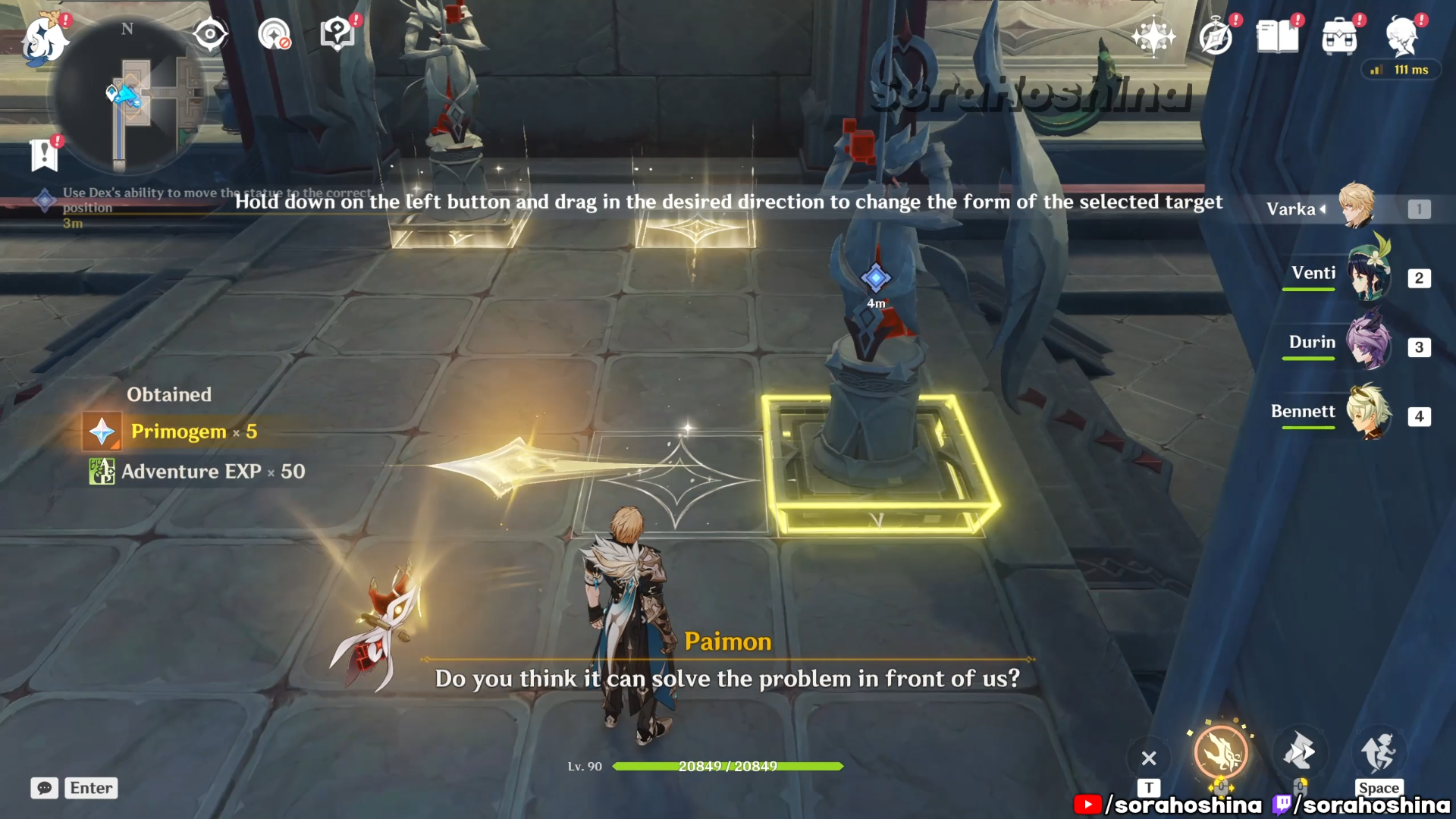
Task: Open the bookmark notice with exclamation mark
Action: 45,155
